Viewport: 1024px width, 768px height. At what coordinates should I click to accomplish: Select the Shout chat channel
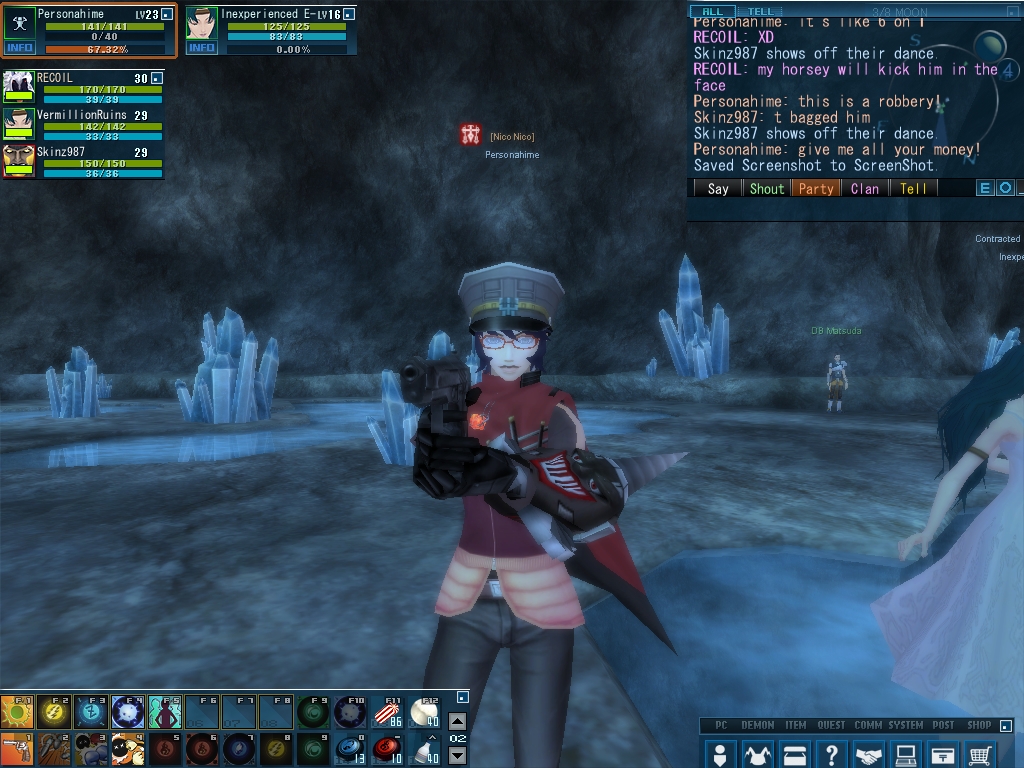pyautogui.click(x=767, y=188)
